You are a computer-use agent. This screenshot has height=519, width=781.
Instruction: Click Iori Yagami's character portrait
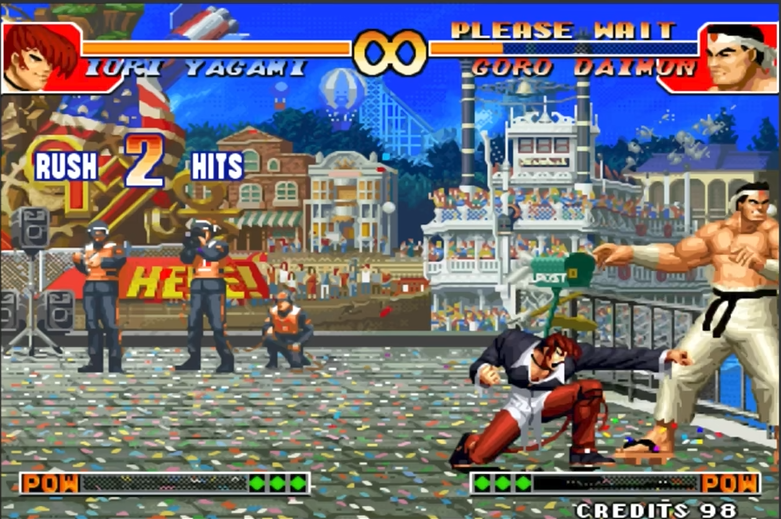point(41,58)
